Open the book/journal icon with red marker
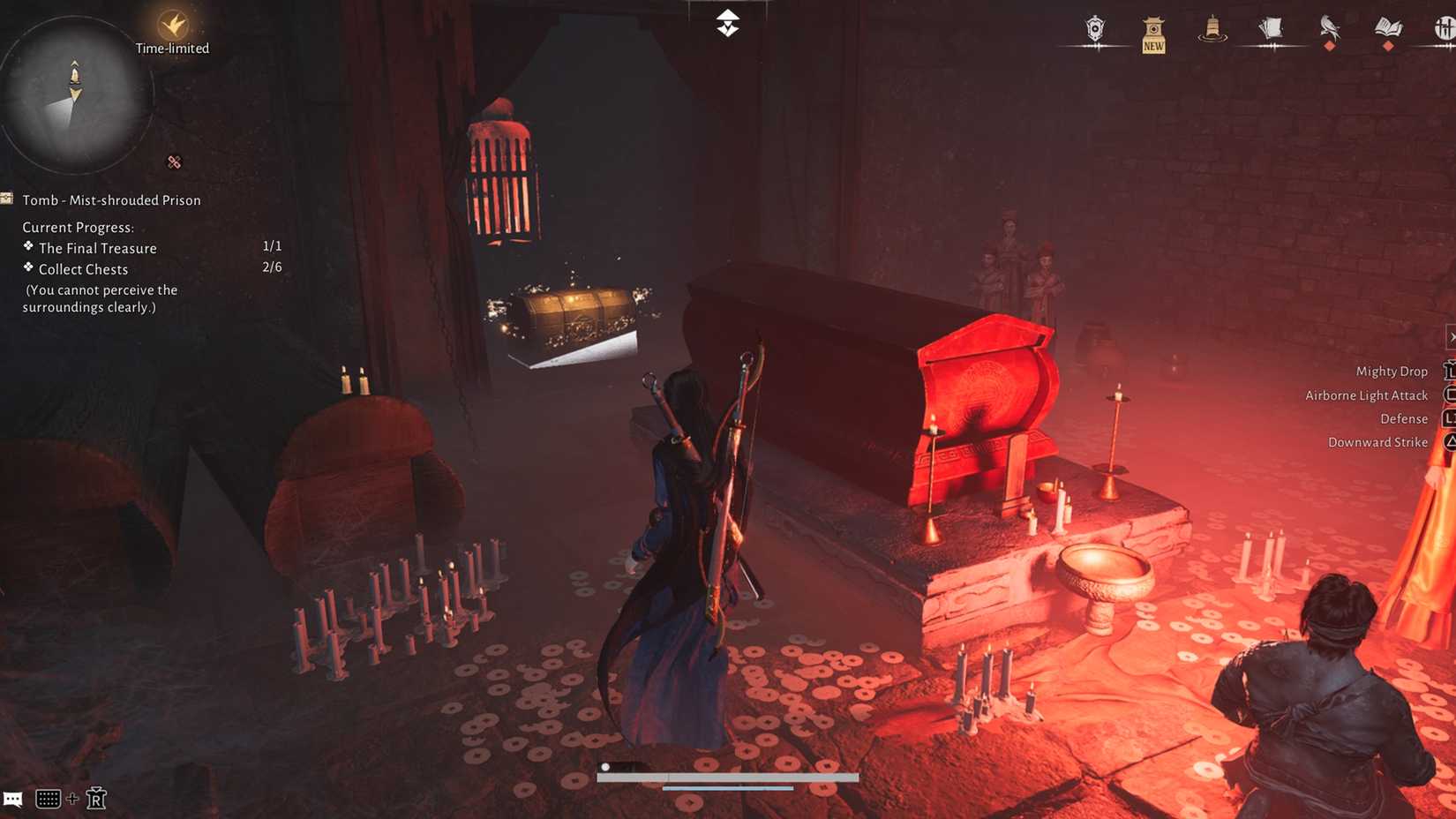Viewport: 1456px width, 819px height. (x=1387, y=26)
